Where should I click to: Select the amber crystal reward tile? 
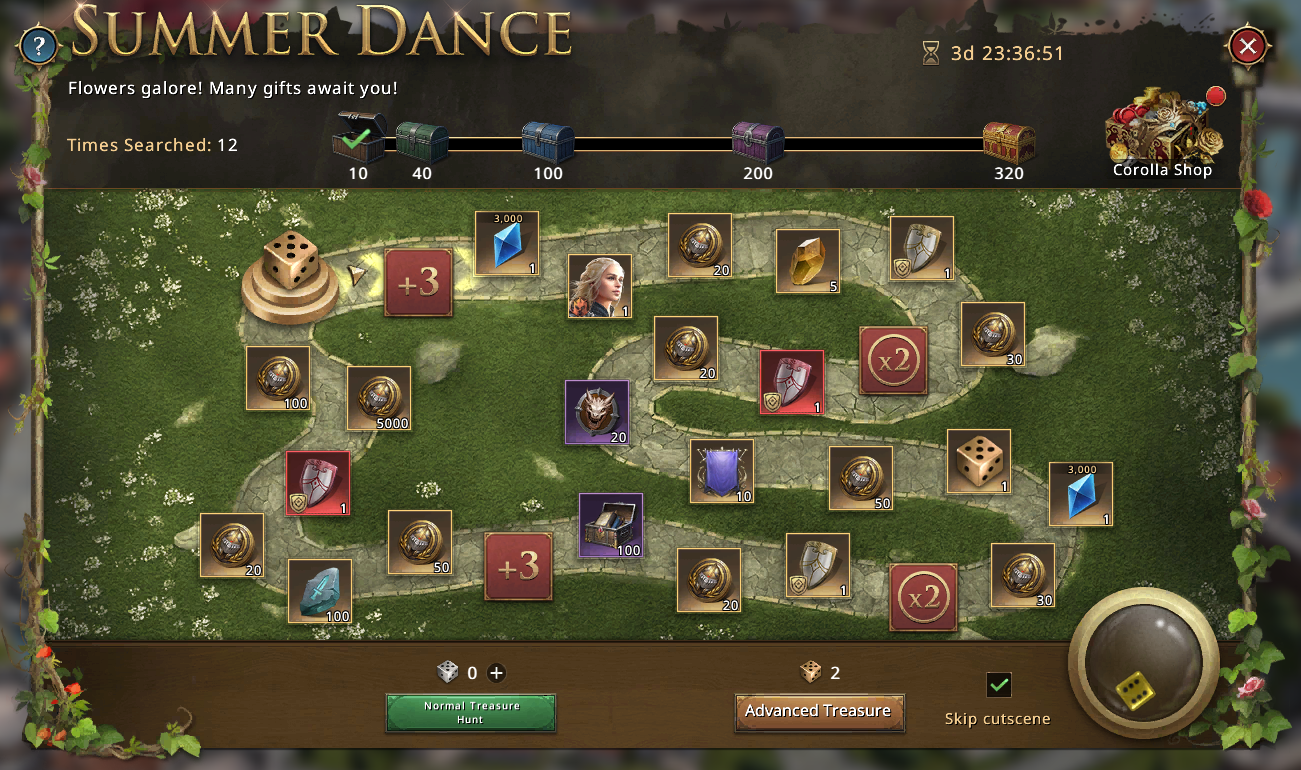coord(808,261)
